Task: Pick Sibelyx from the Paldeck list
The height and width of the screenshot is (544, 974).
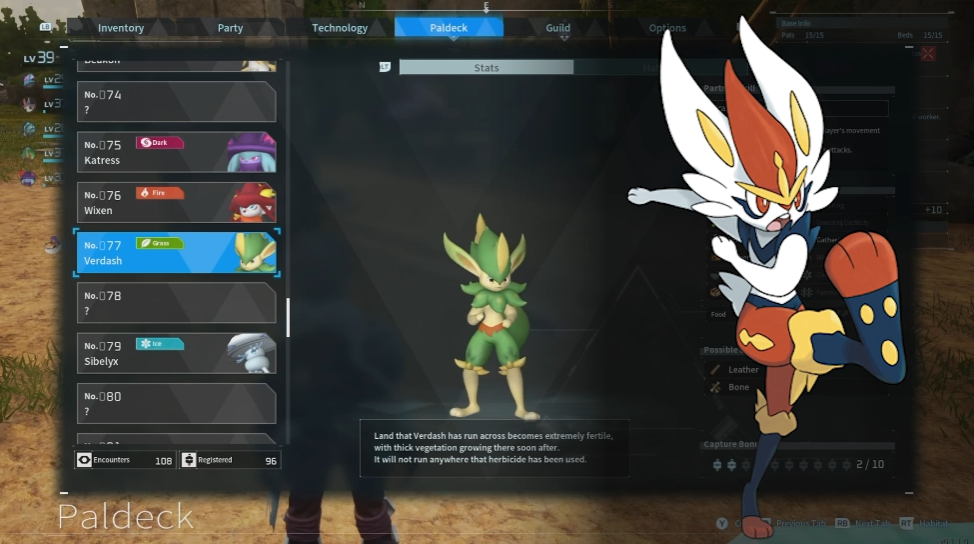Action: (176, 353)
